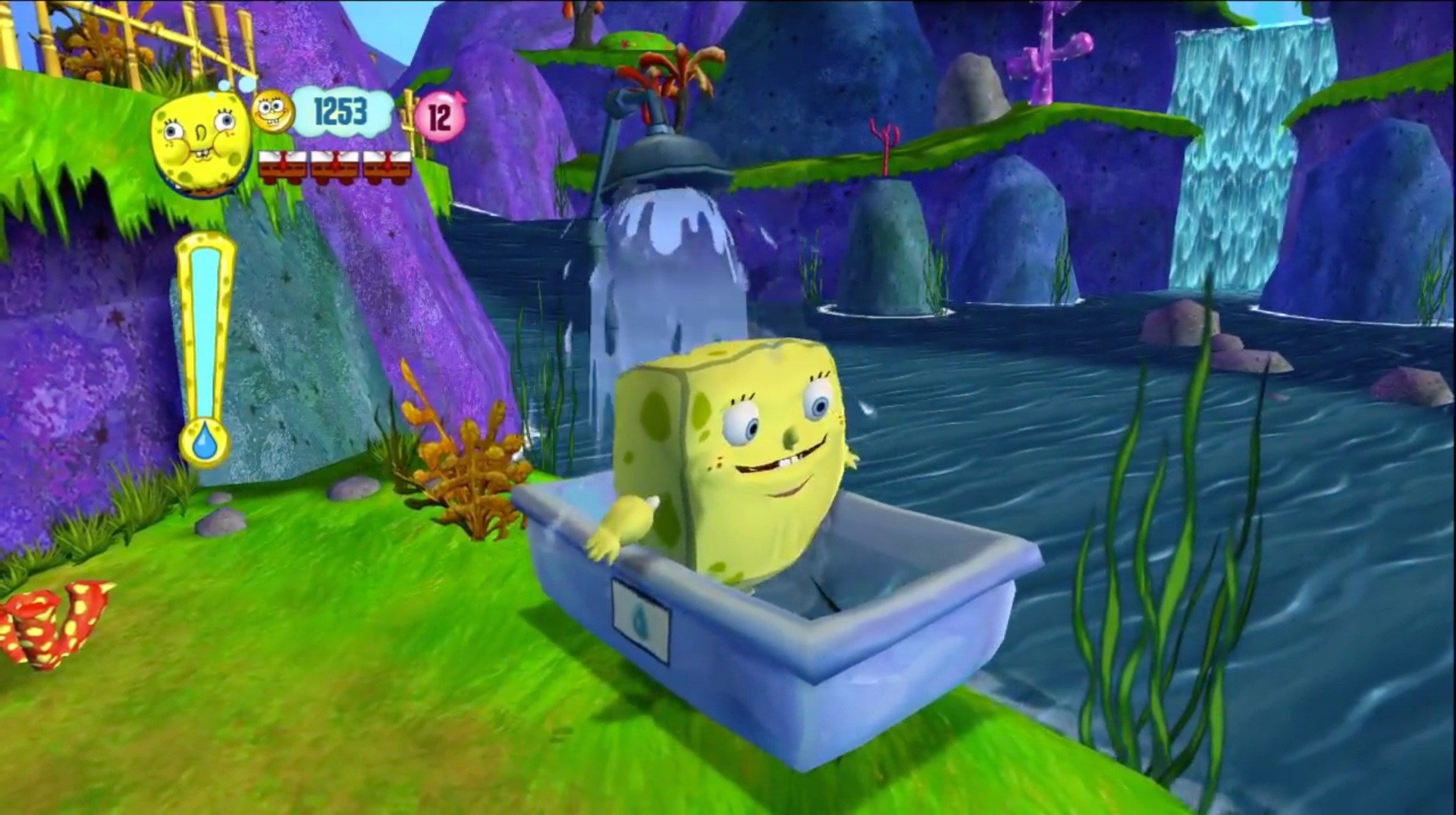Click the SpongeBob character portrait
Viewport: 1456px width, 815px height.
[x=200, y=144]
